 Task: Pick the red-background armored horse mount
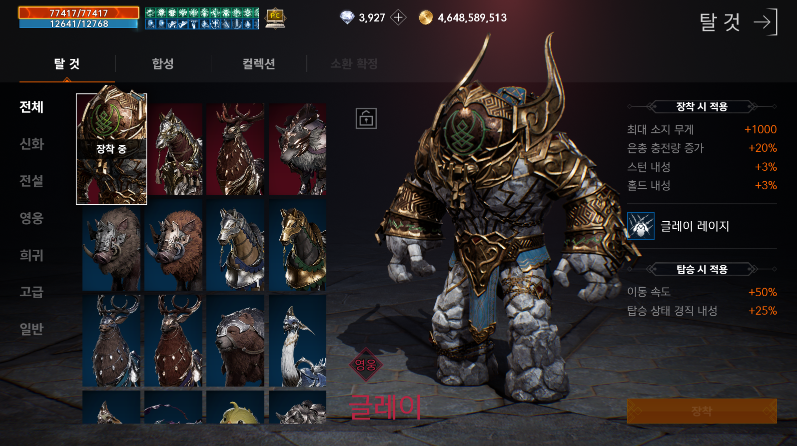tap(174, 149)
